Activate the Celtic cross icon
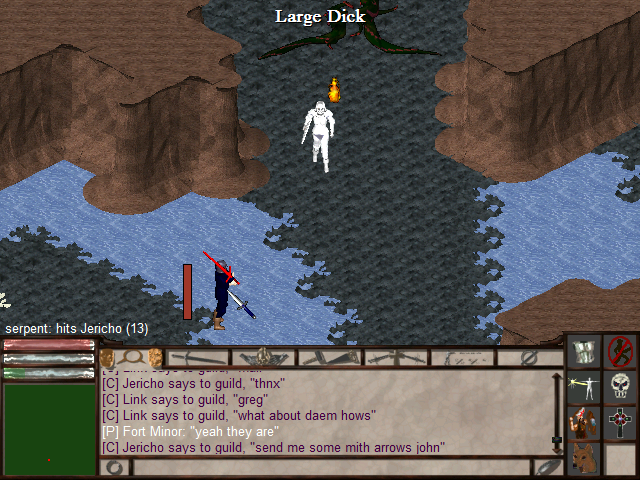The width and height of the screenshot is (640, 480). tap(621, 424)
